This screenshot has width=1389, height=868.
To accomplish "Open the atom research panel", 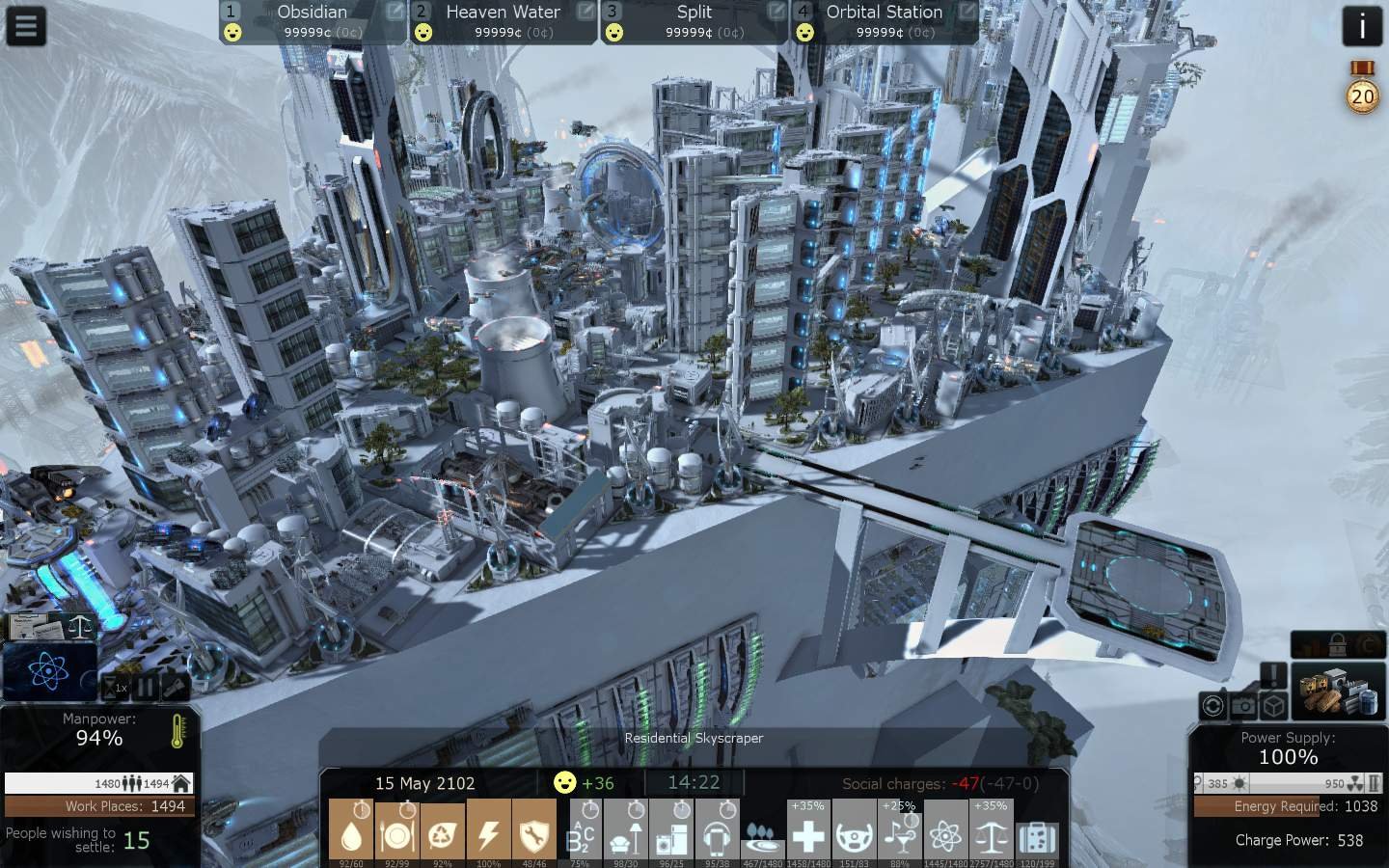I will (47, 671).
